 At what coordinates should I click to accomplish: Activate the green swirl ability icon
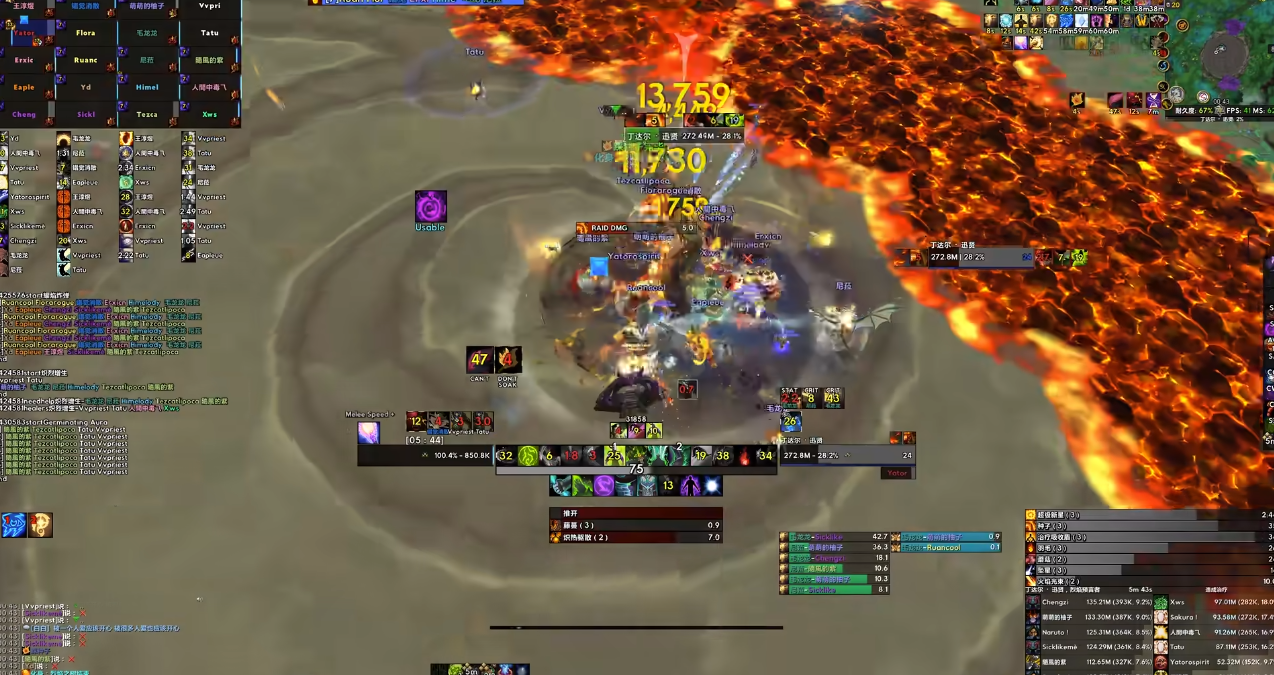528,456
